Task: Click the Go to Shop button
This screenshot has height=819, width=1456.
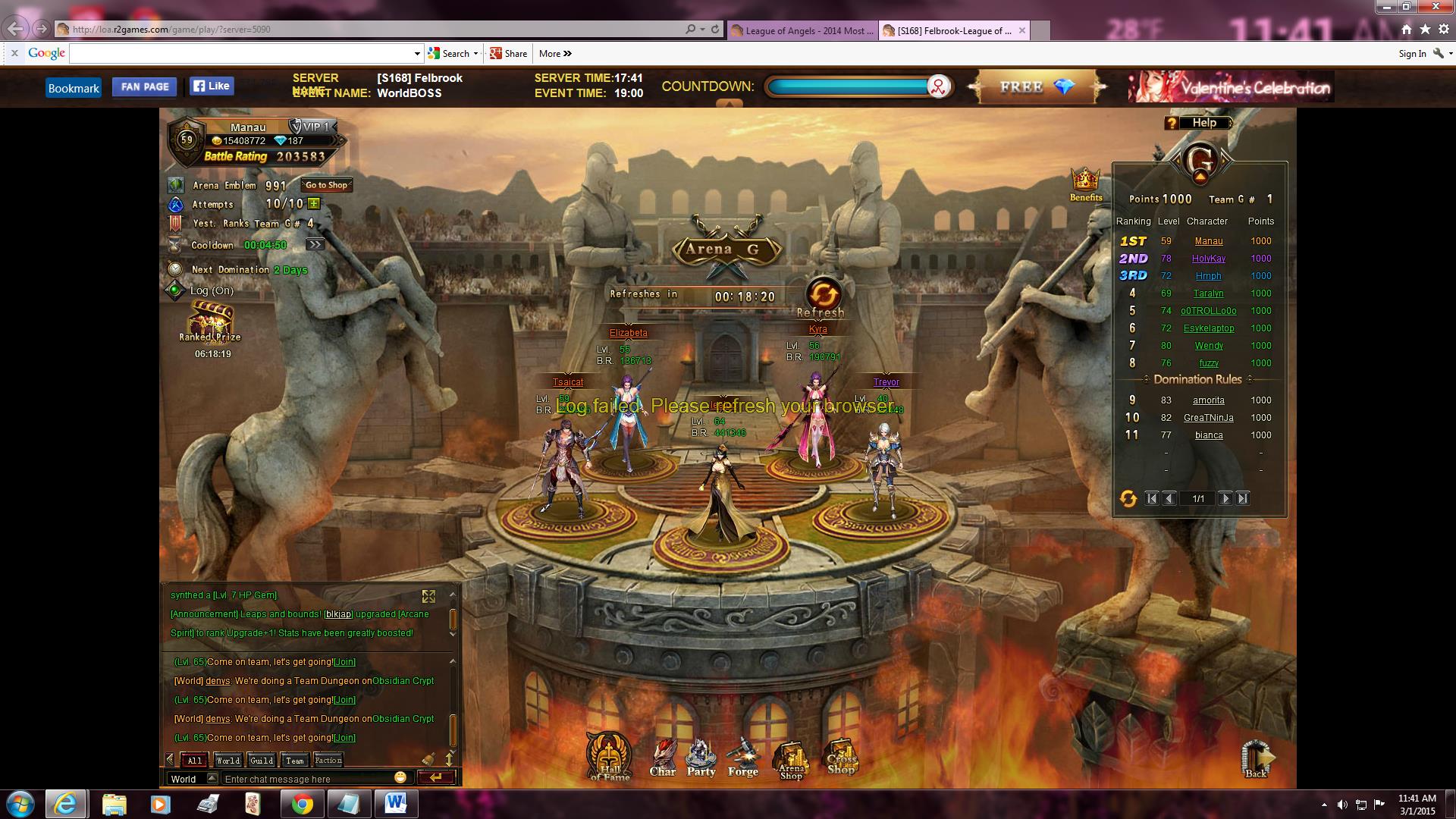Action: 327,185
